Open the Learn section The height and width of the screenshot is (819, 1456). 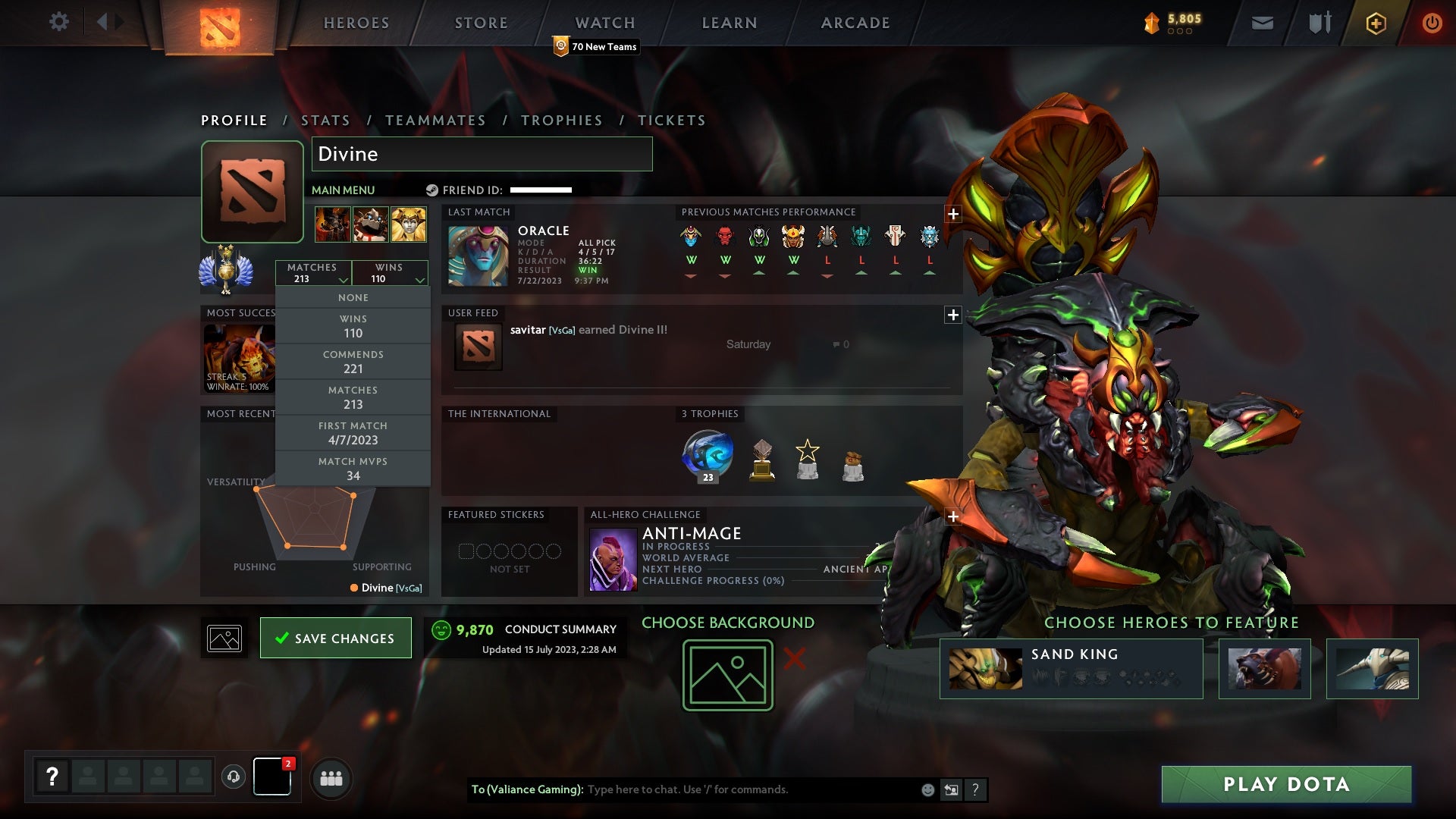point(730,23)
